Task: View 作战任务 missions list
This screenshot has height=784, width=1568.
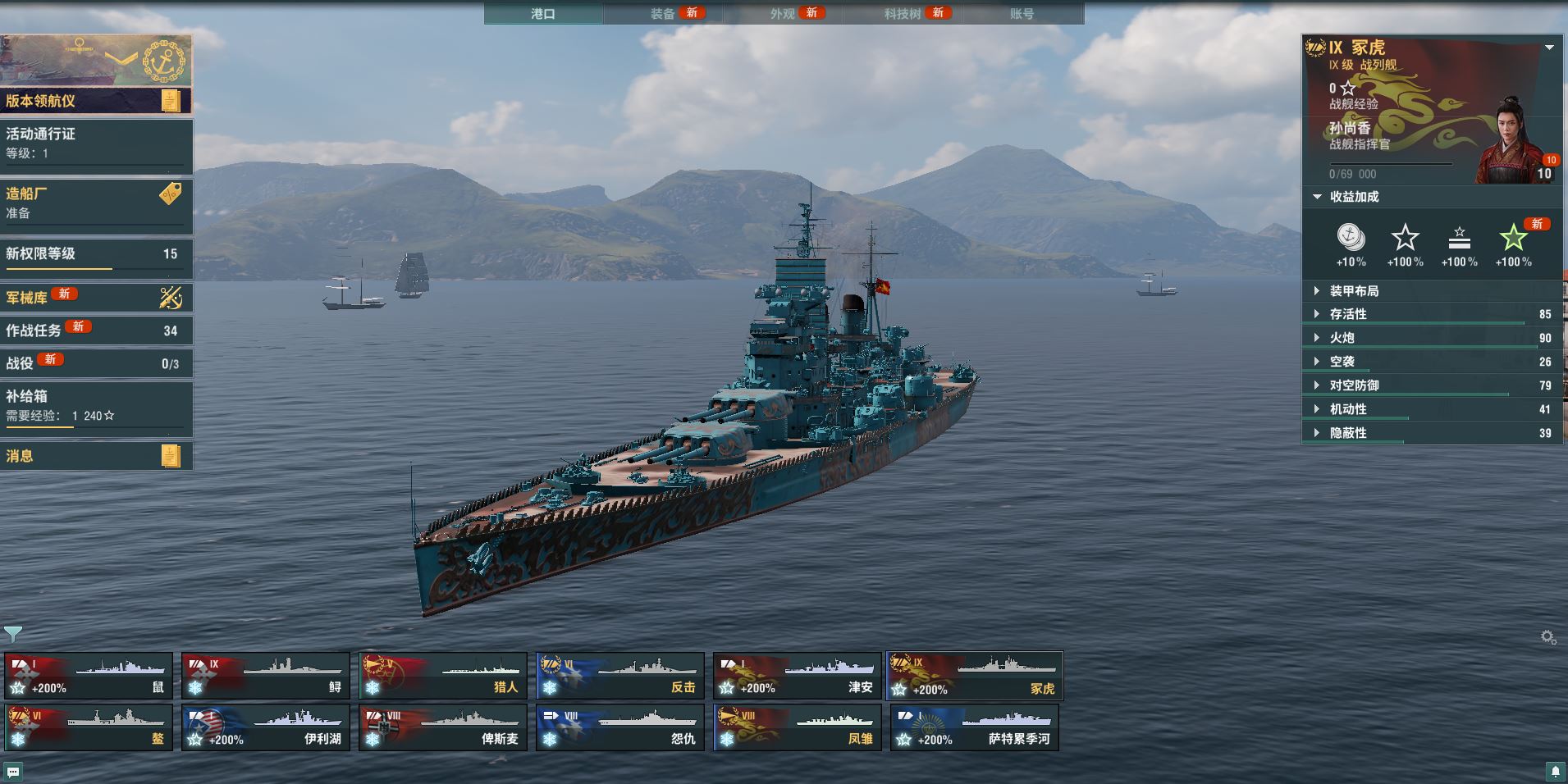Action: point(96,330)
